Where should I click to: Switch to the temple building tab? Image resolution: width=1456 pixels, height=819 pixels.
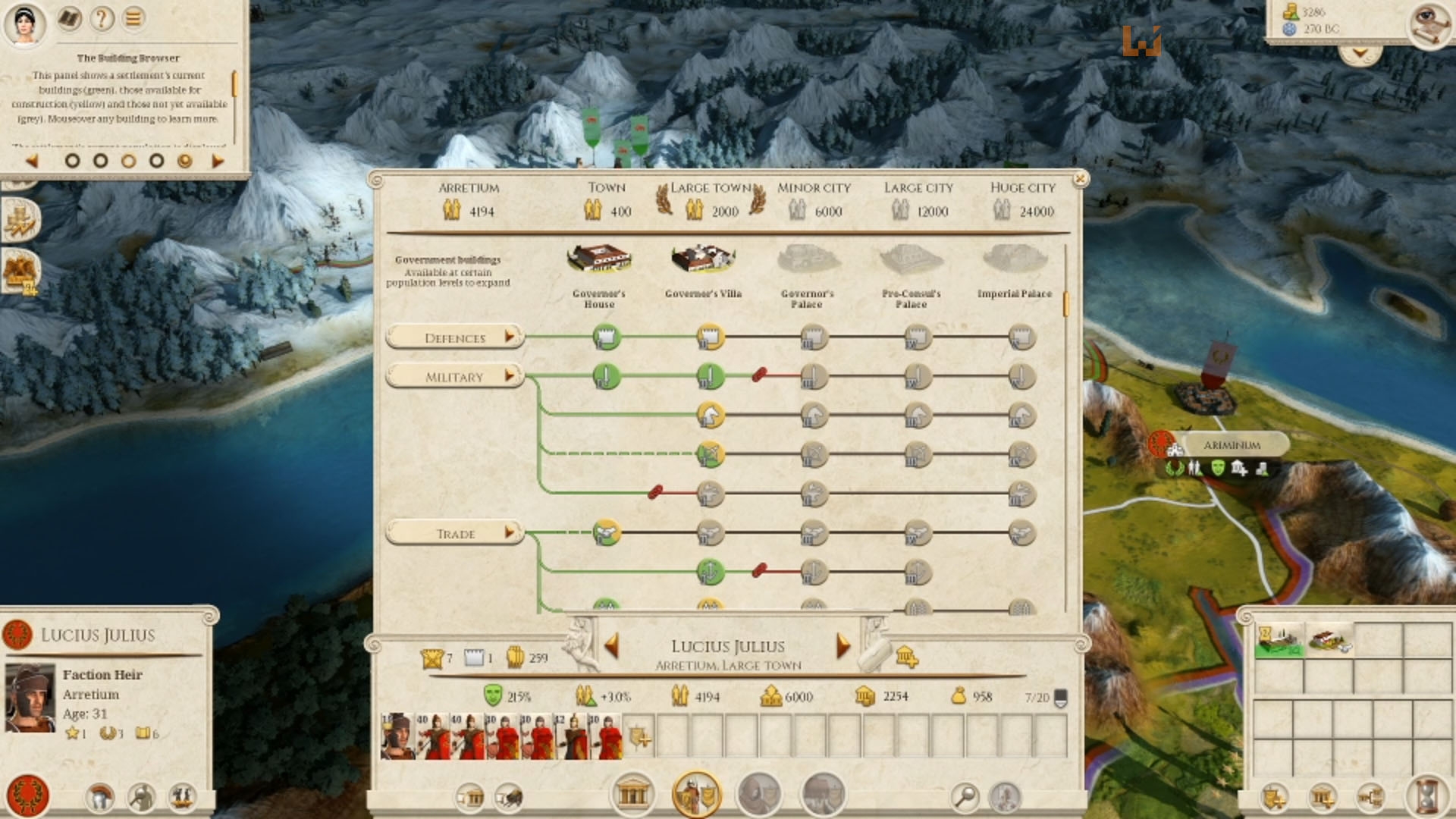point(632,795)
